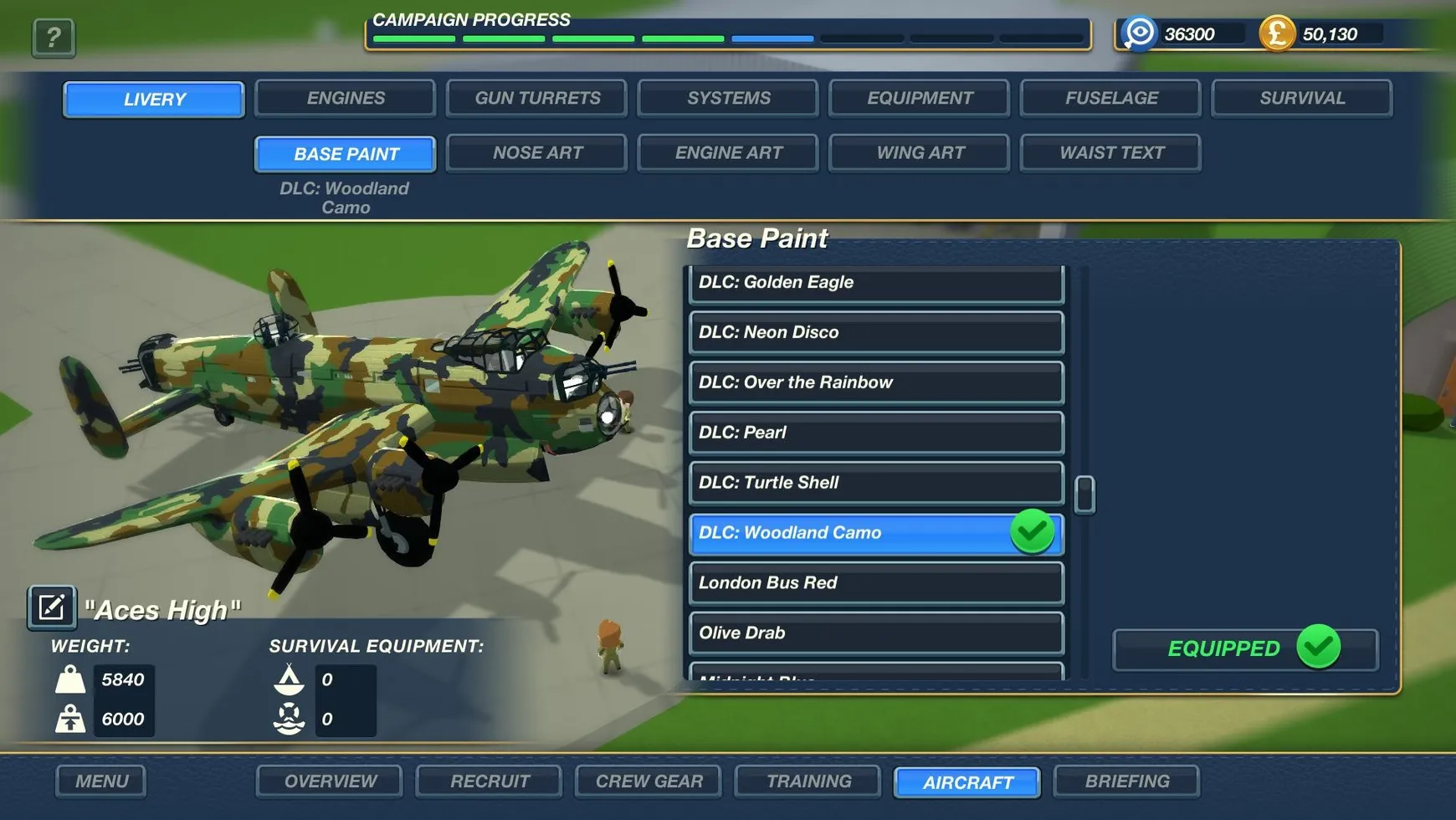
Task: Switch to the Gun Turrets tab
Action: click(x=536, y=98)
